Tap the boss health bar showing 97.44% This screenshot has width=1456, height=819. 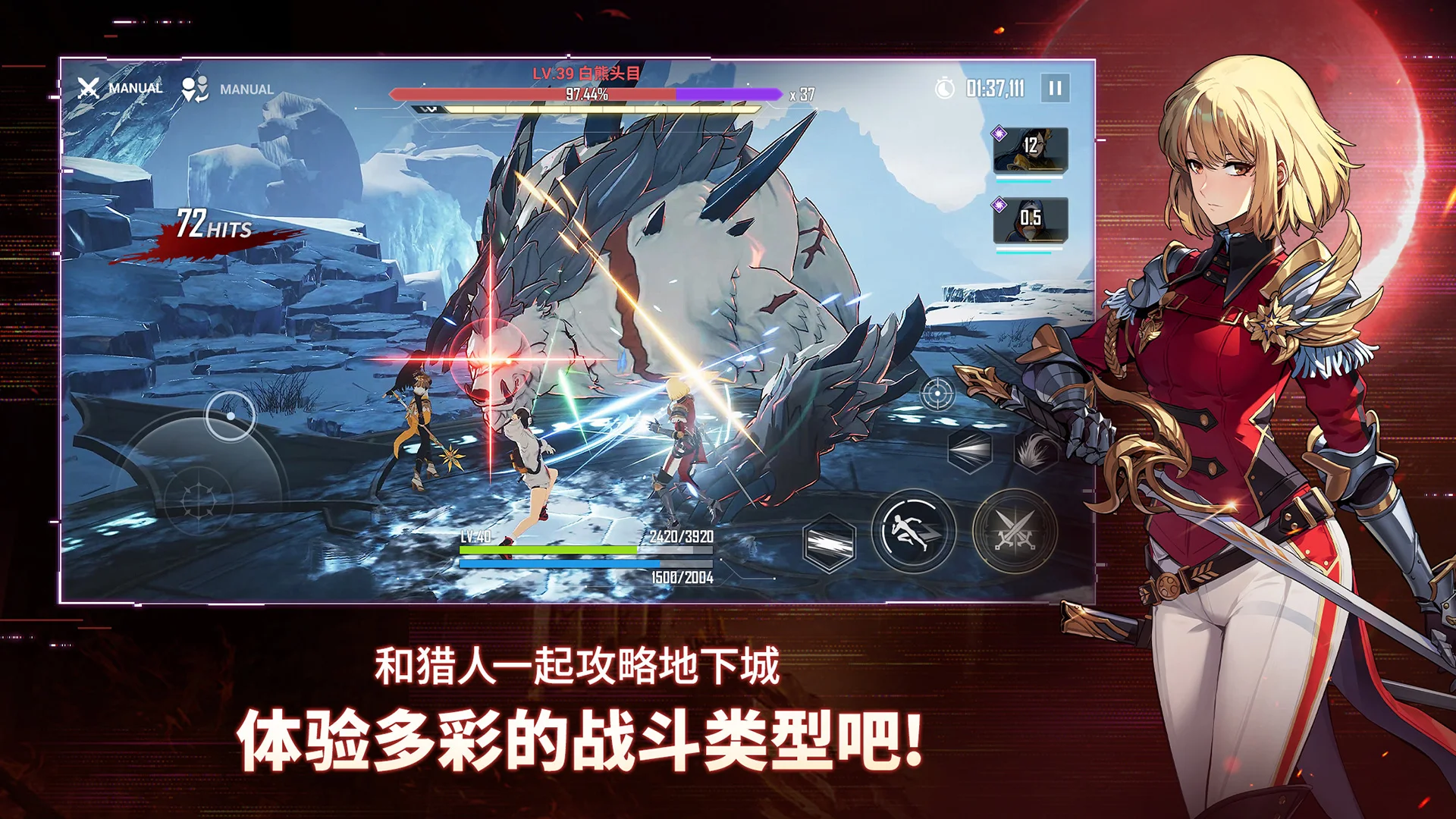coord(584,93)
